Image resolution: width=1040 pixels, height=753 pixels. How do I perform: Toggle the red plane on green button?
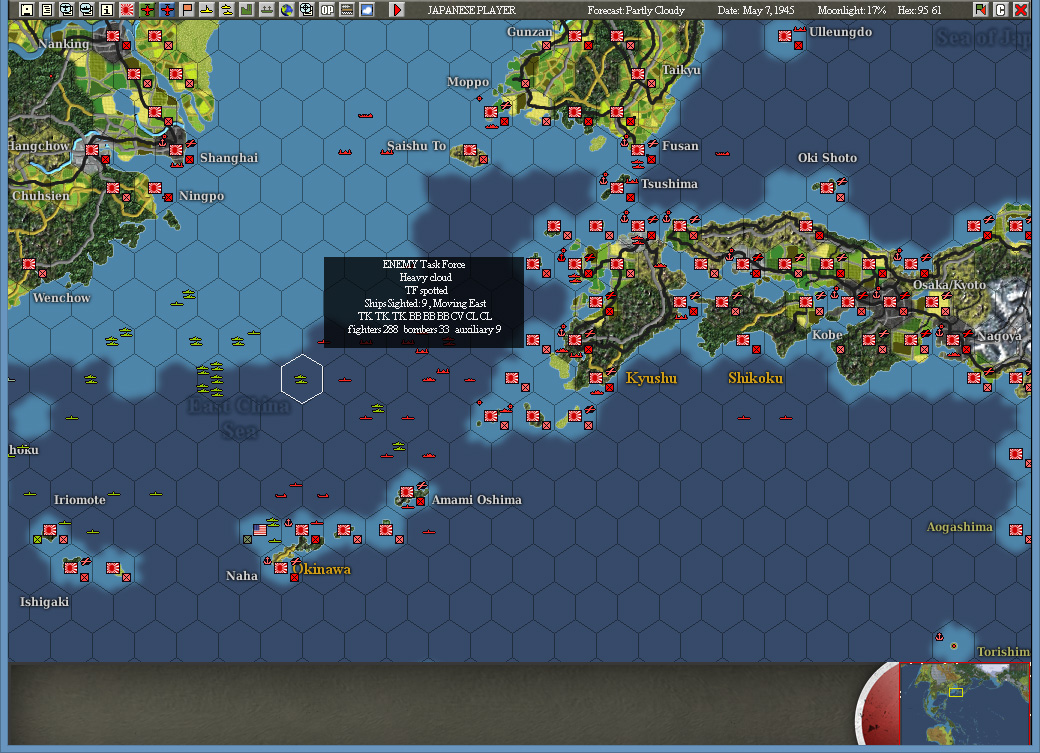(147, 9)
